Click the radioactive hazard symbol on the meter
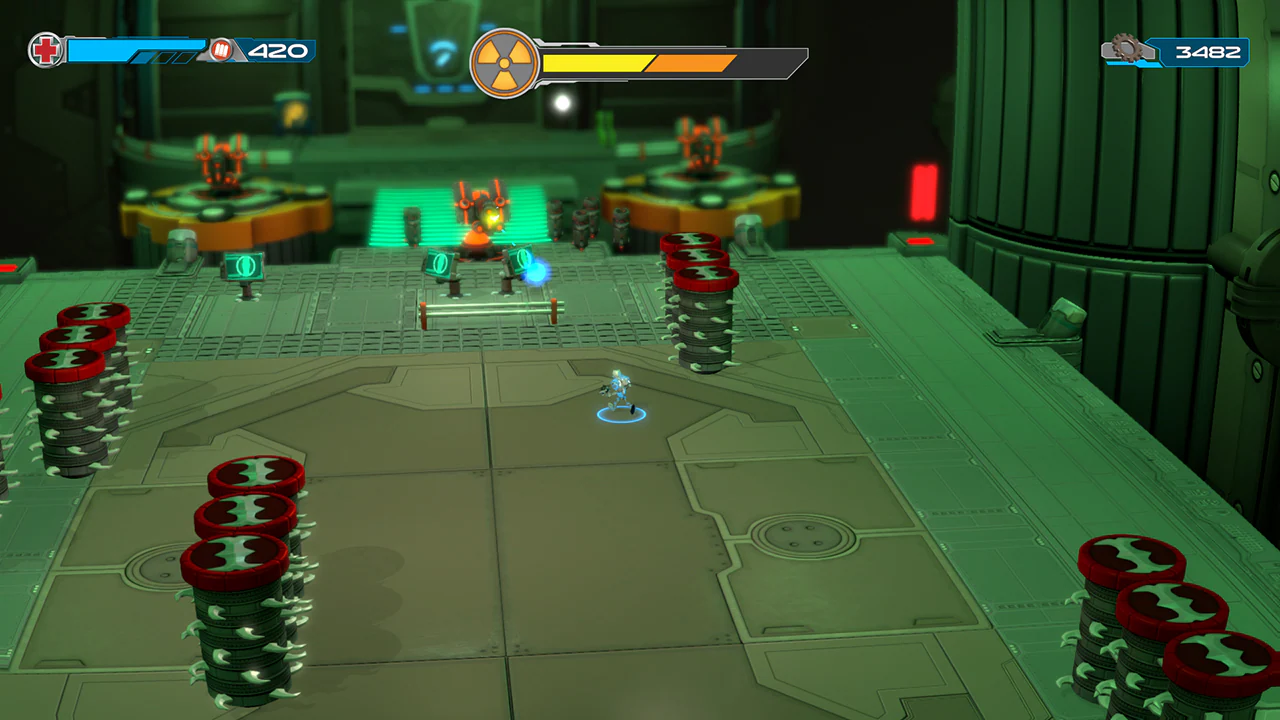Image resolution: width=1280 pixels, height=720 pixels. [506, 62]
